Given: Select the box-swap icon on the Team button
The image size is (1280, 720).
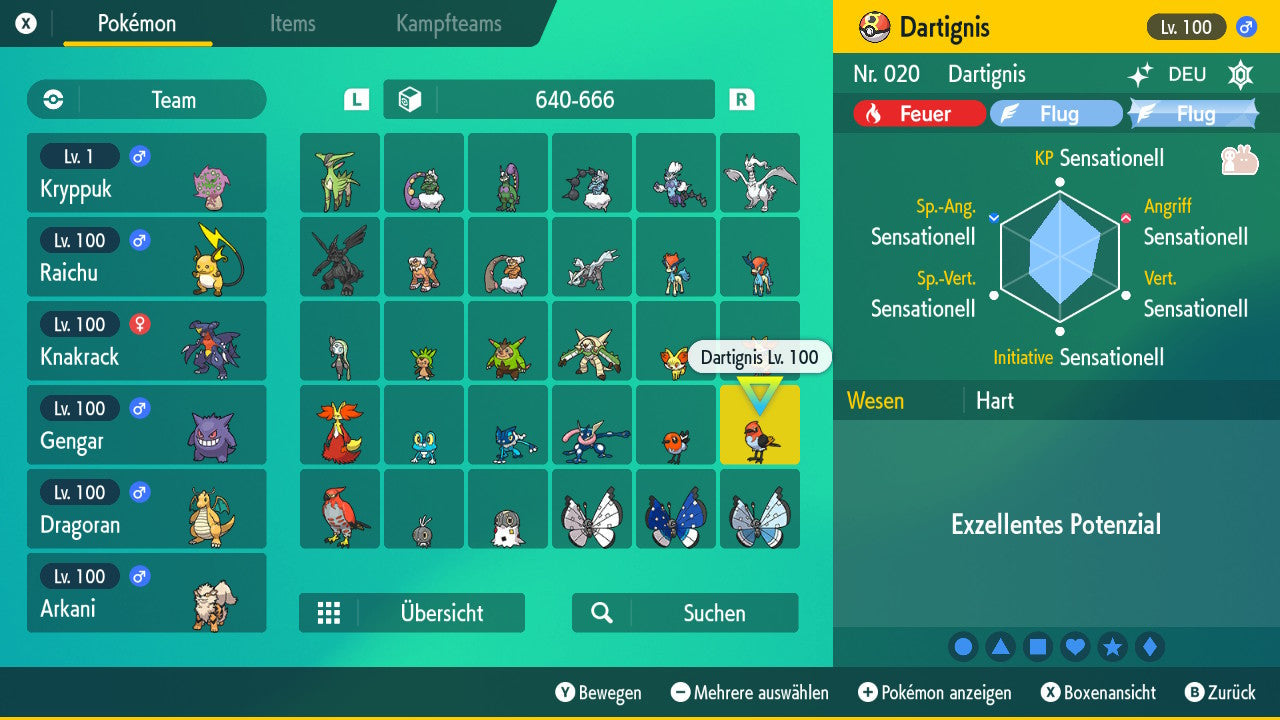Looking at the screenshot, I should point(50,99).
